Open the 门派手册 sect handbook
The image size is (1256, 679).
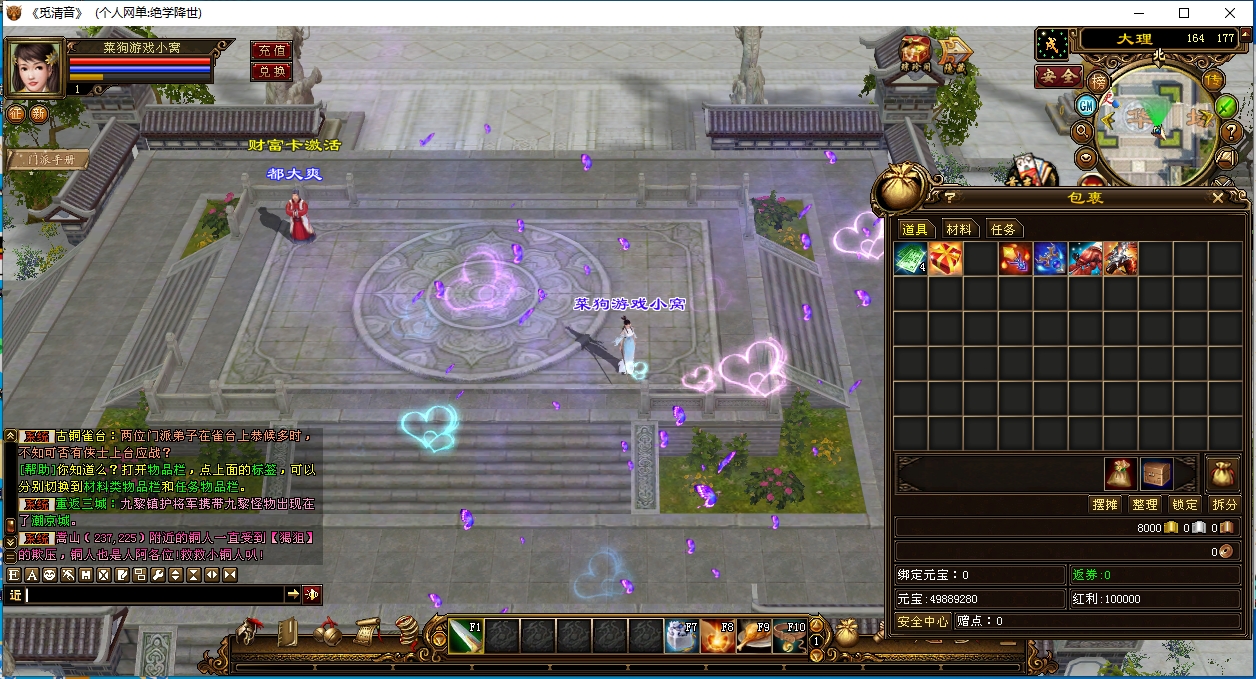click(46, 160)
